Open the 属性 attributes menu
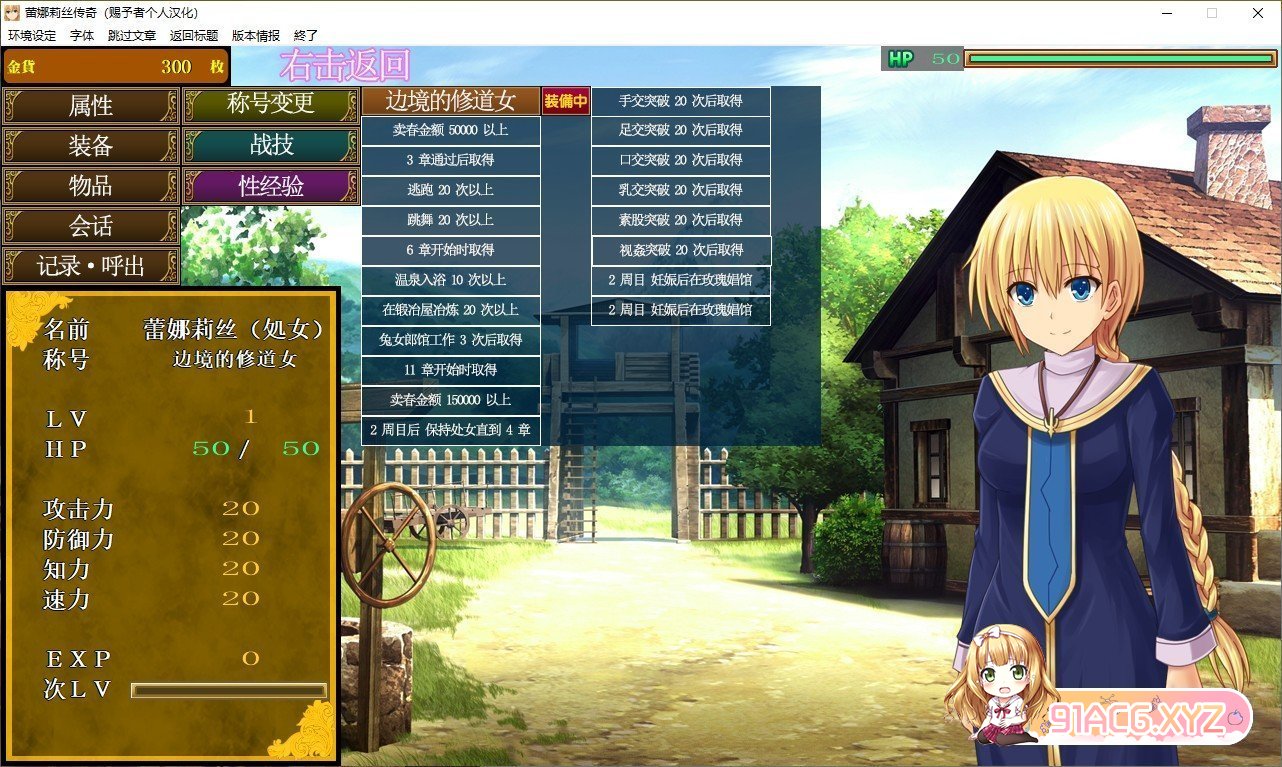1282x767 pixels. click(x=90, y=105)
